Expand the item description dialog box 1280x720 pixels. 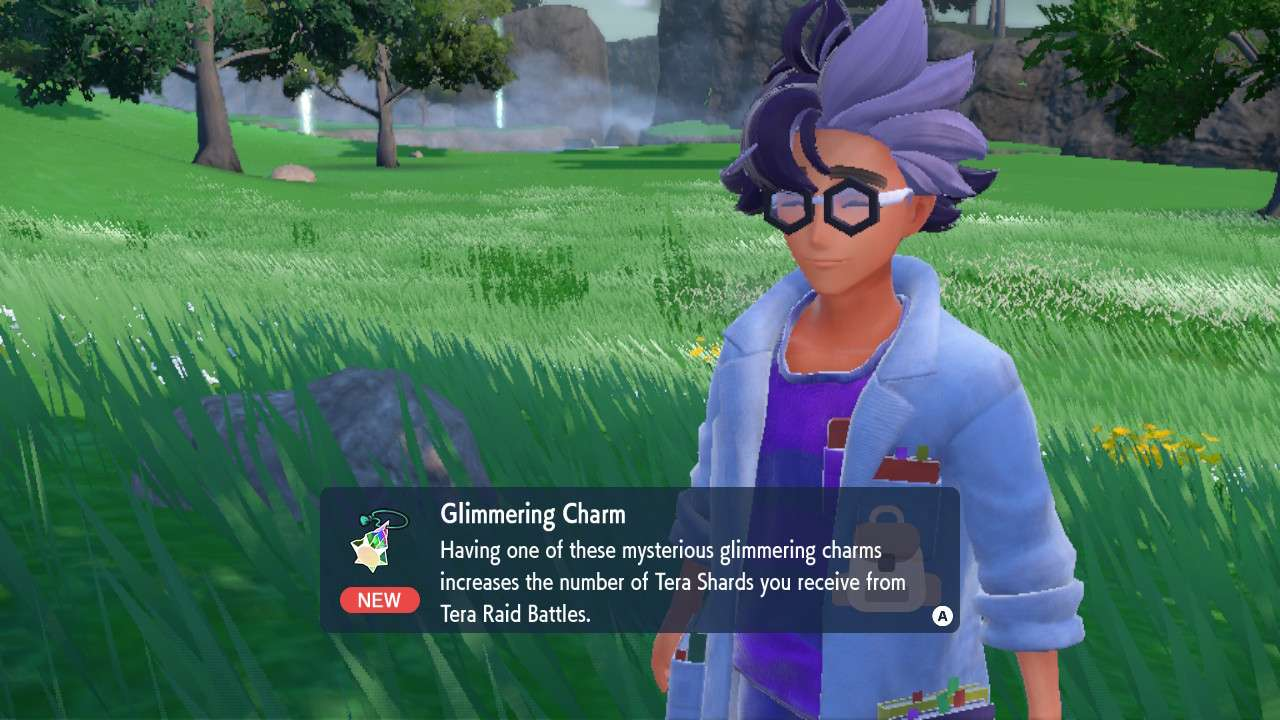[x=640, y=560]
